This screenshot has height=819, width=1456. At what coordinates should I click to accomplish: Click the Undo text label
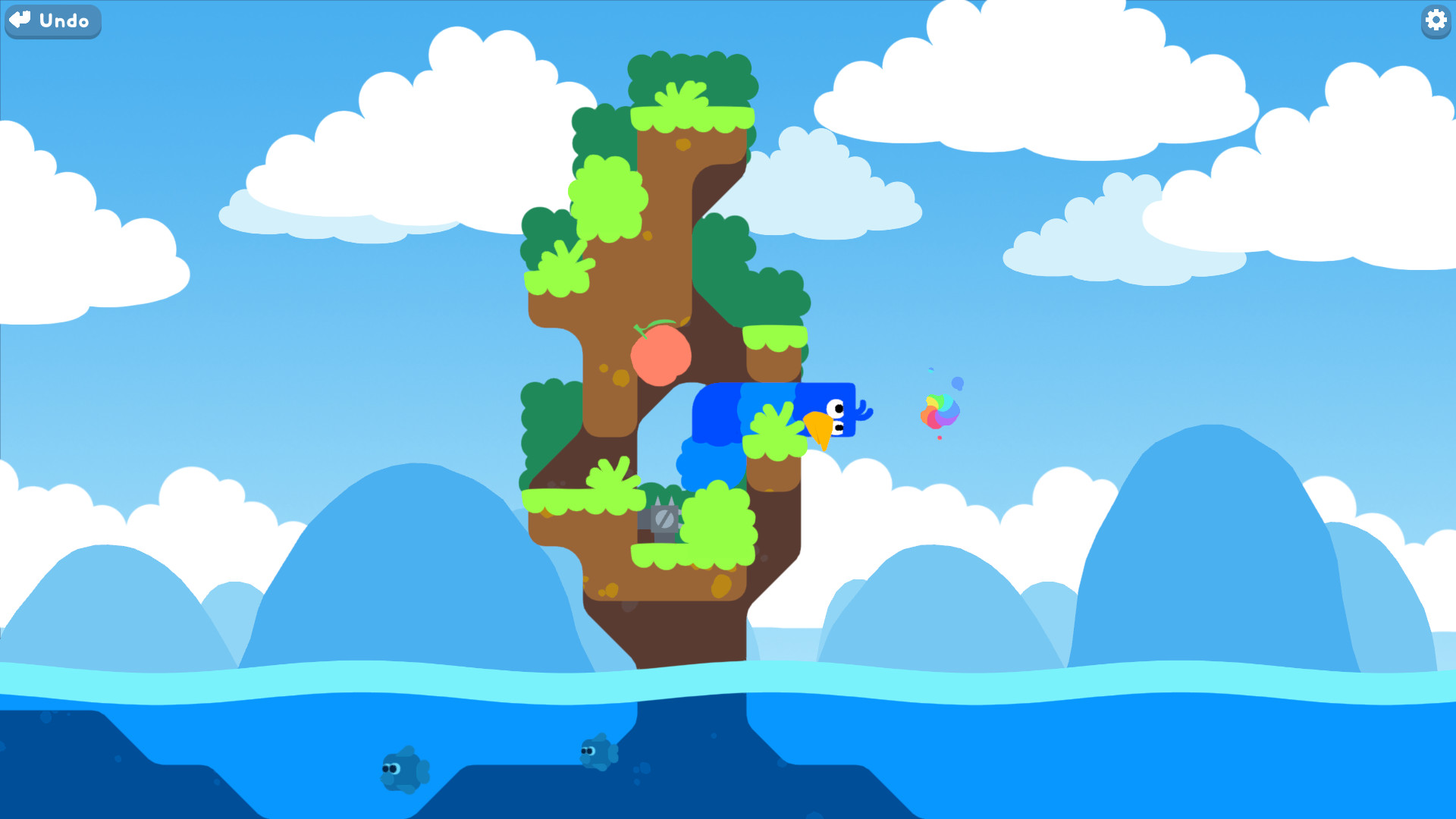(x=64, y=21)
